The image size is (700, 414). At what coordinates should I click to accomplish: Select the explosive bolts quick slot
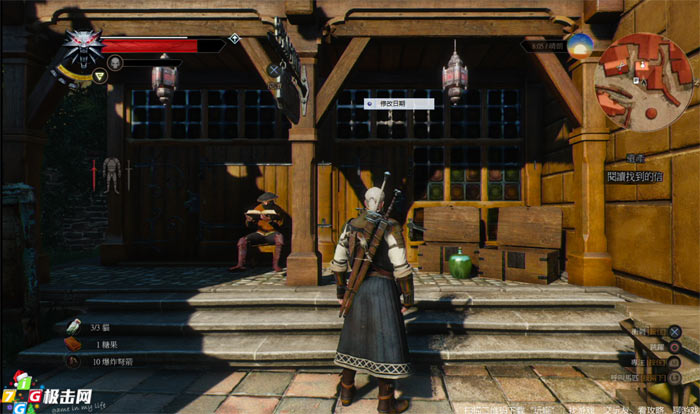(72, 360)
